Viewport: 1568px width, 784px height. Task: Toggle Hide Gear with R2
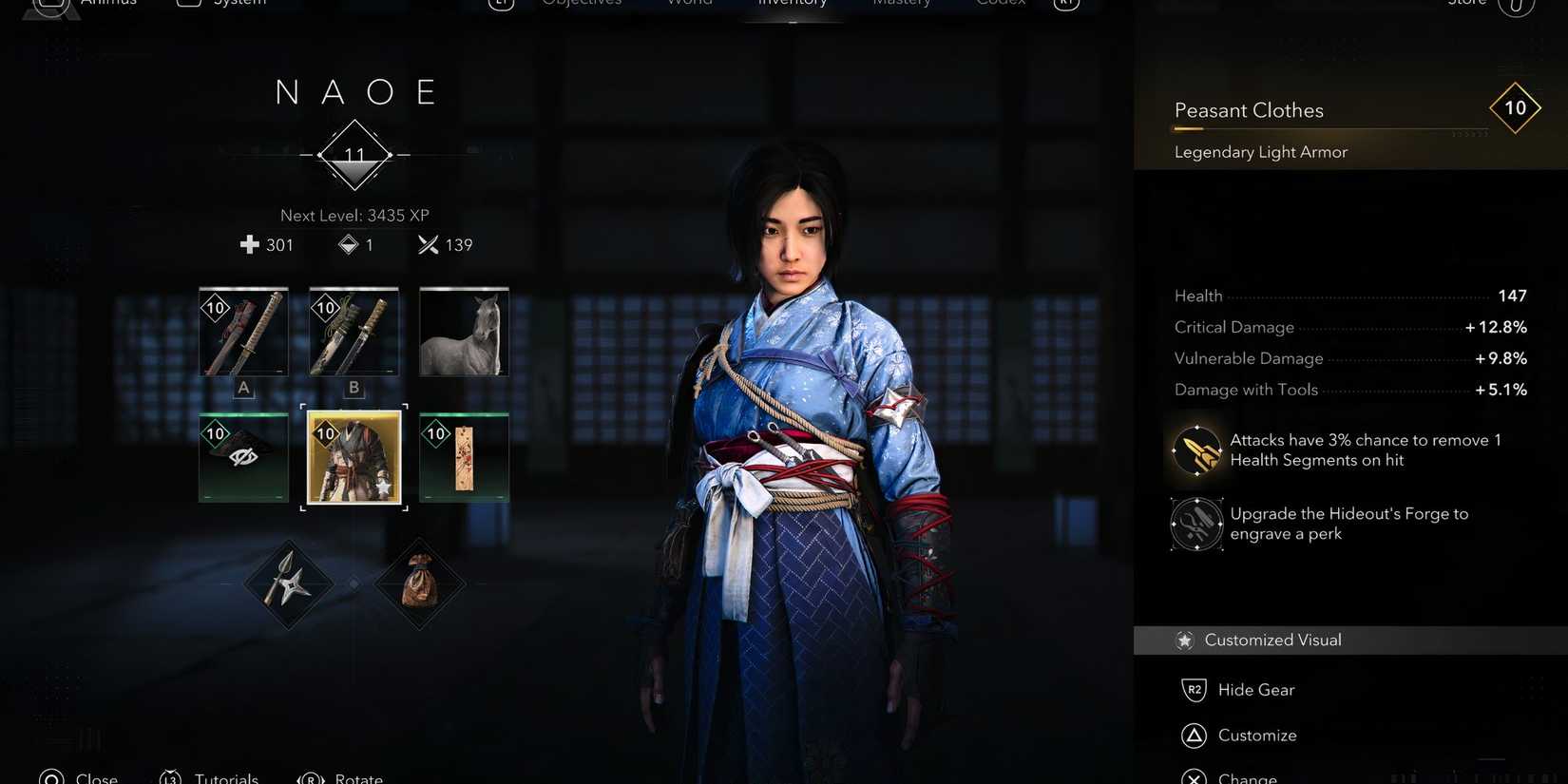[x=1256, y=689]
